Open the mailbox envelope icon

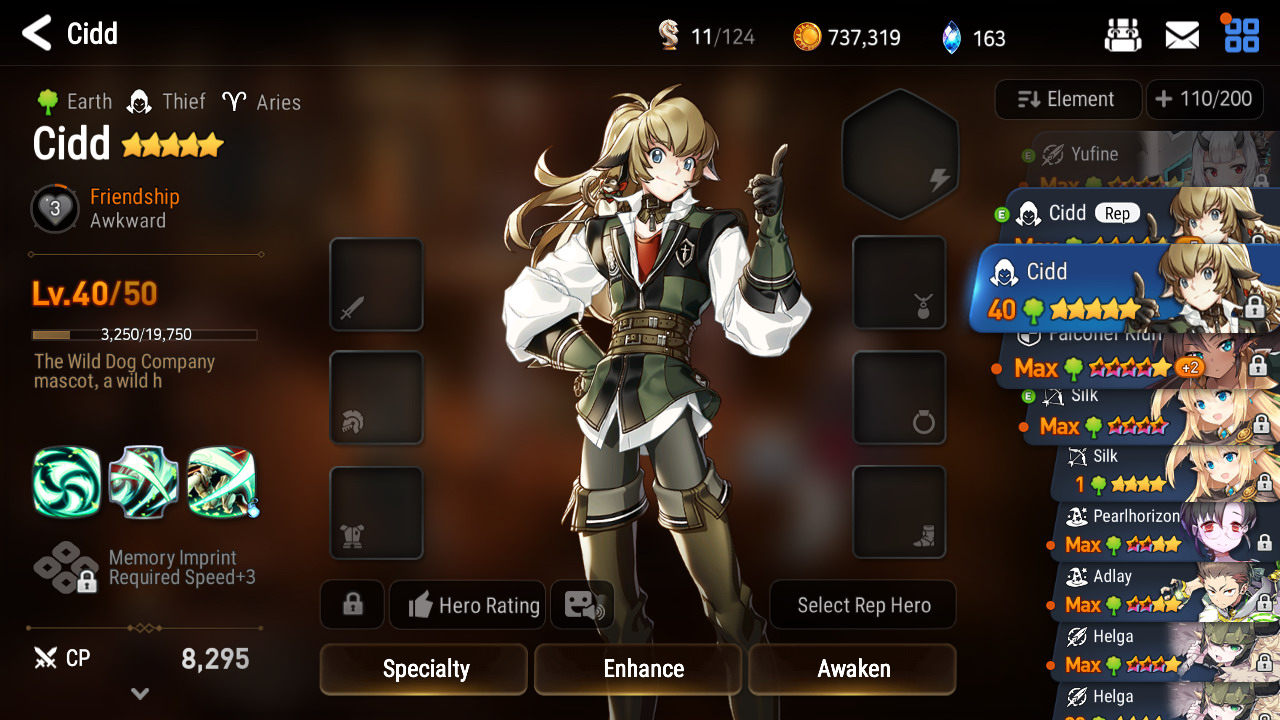1182,37
